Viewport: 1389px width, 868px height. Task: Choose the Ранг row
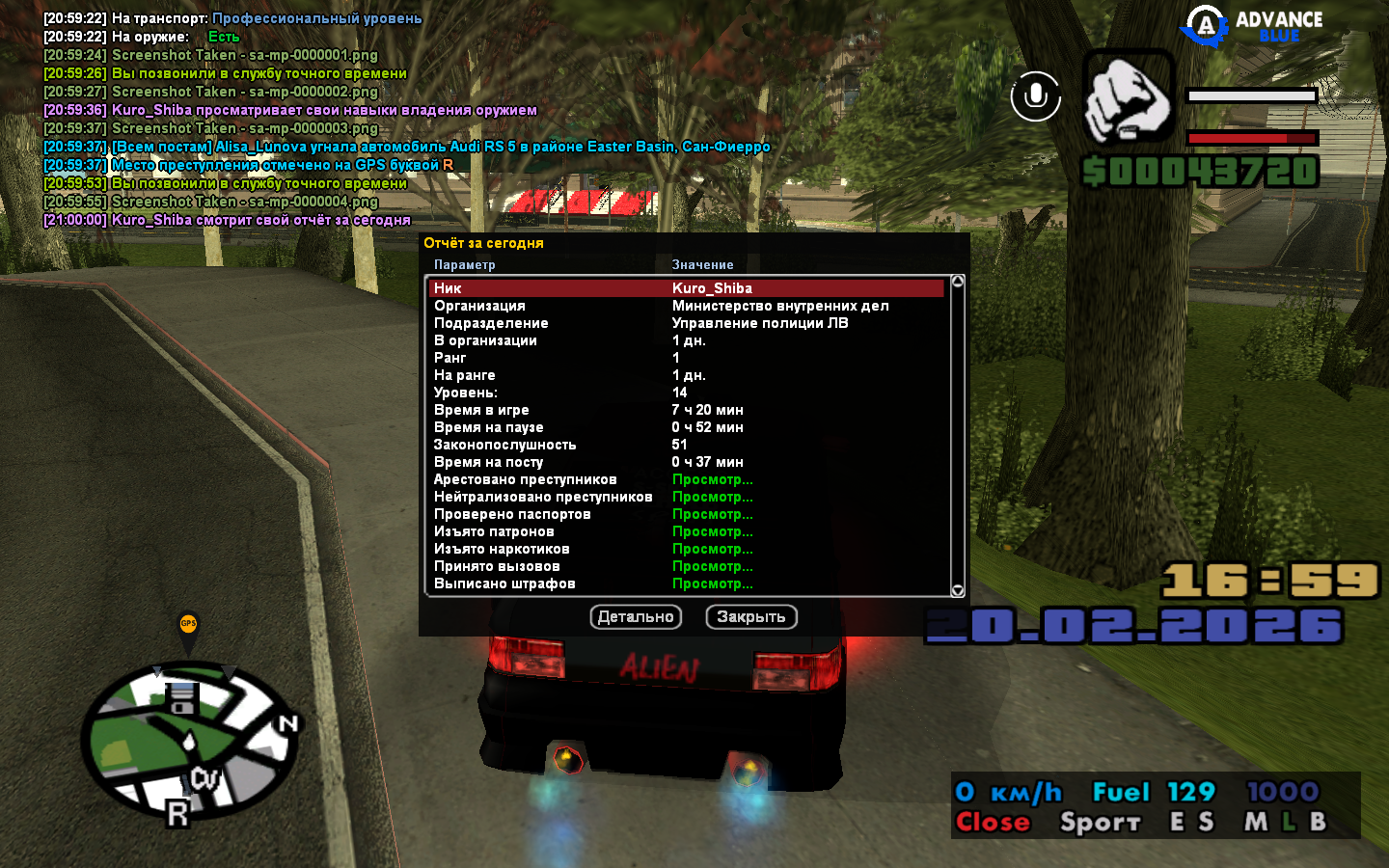pyautogui.click(x=686, y=358)
